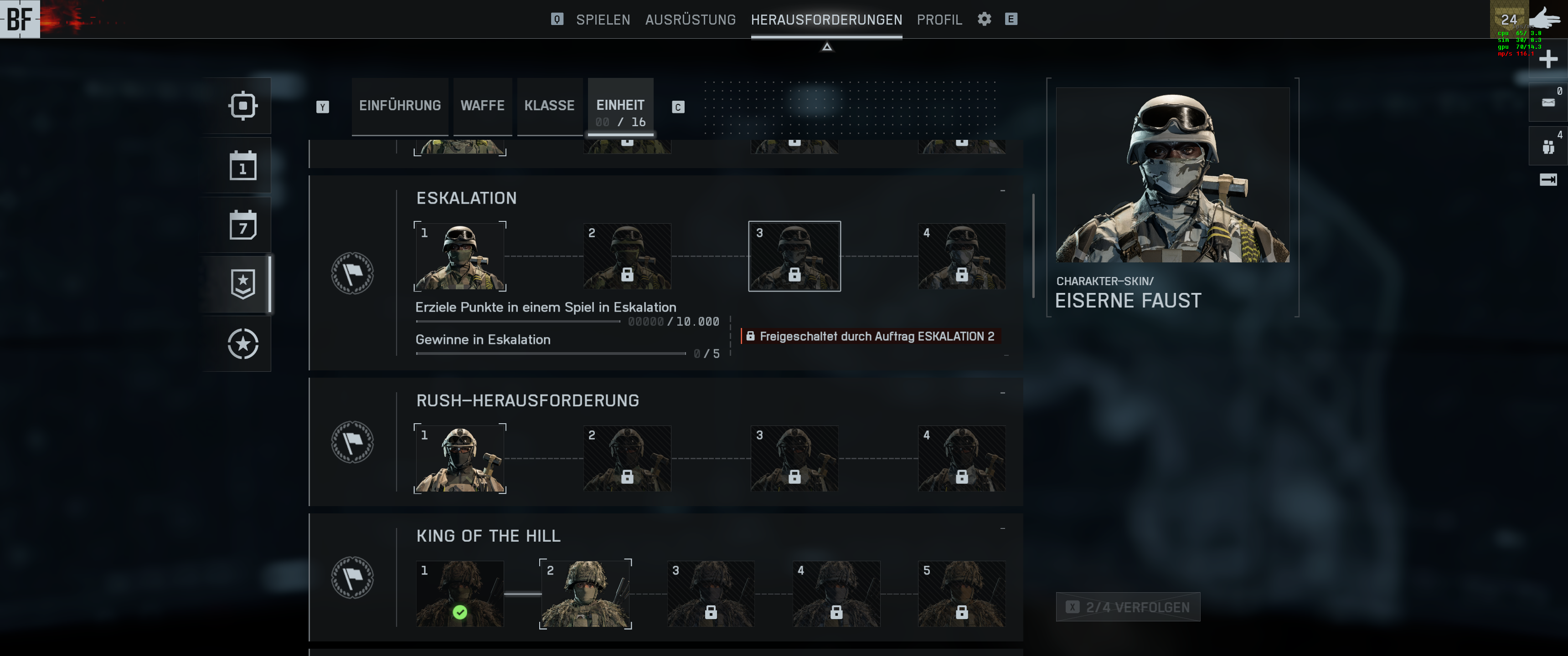Select the Einheit tab
Viewport: 1568px width, 656px height.
(619, 108)
